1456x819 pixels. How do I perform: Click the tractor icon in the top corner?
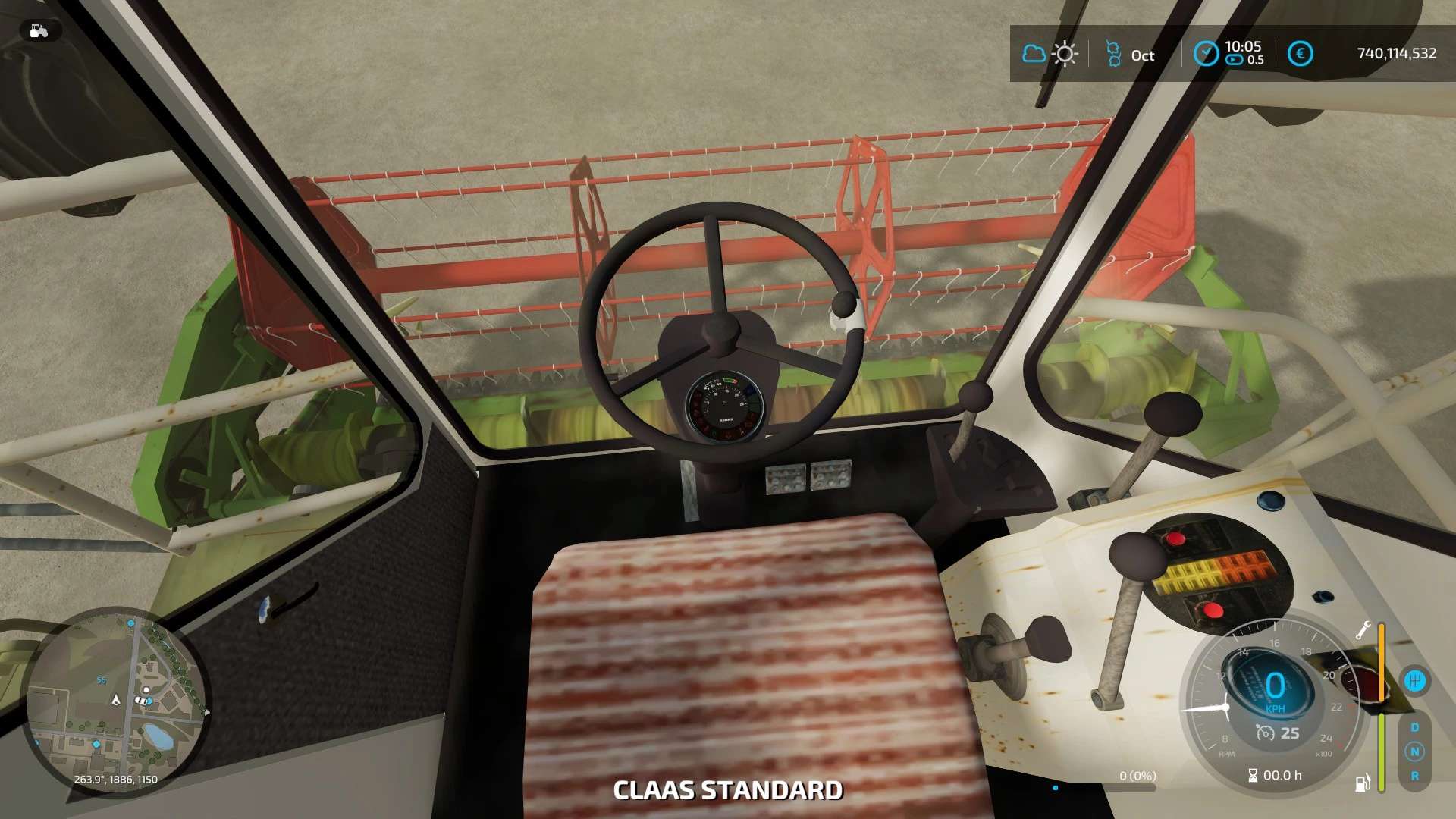click(x=39, y=31)
